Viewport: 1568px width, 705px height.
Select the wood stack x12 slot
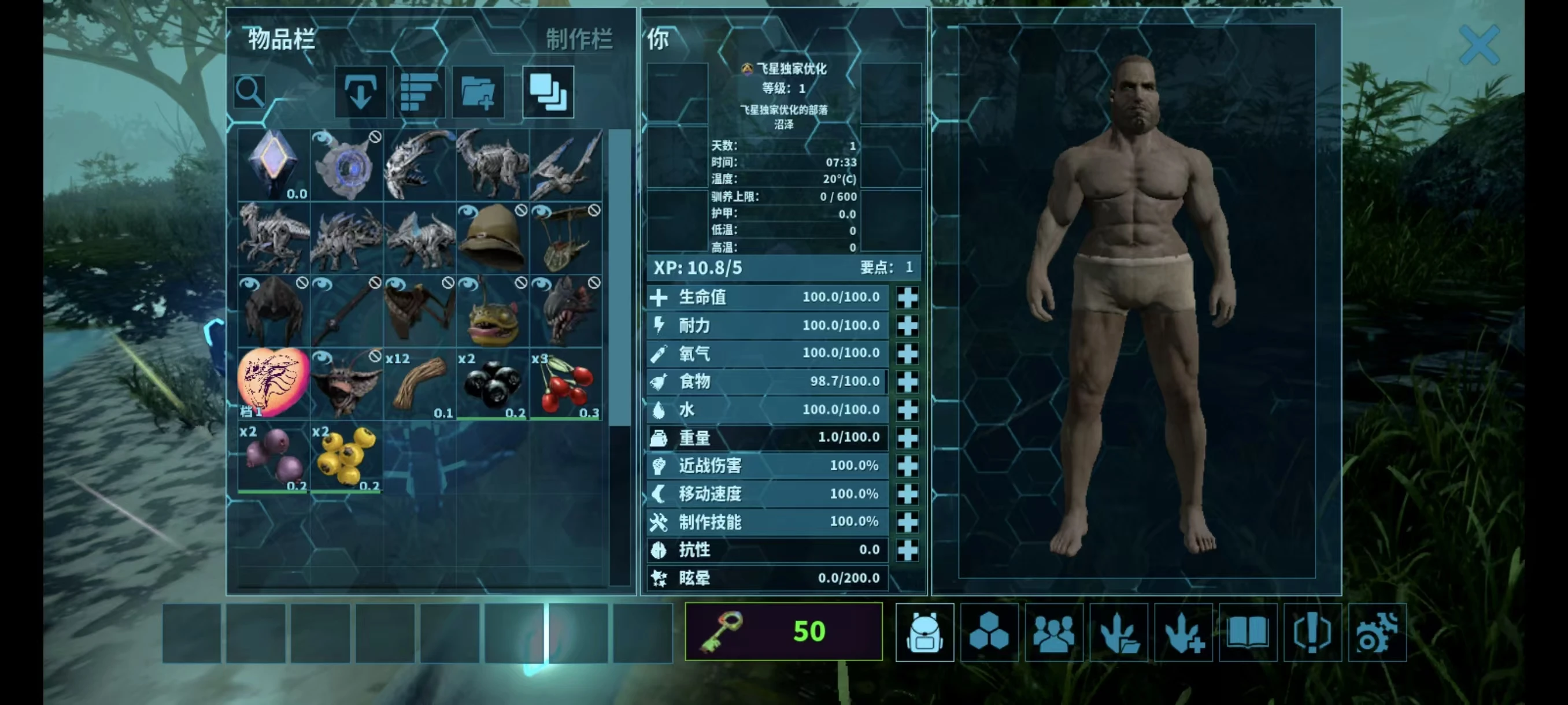[419, 384]
